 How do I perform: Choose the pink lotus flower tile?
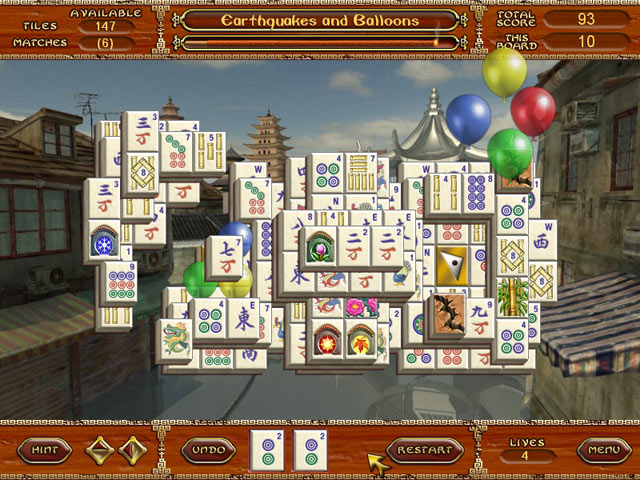click(x=319, y=246)
